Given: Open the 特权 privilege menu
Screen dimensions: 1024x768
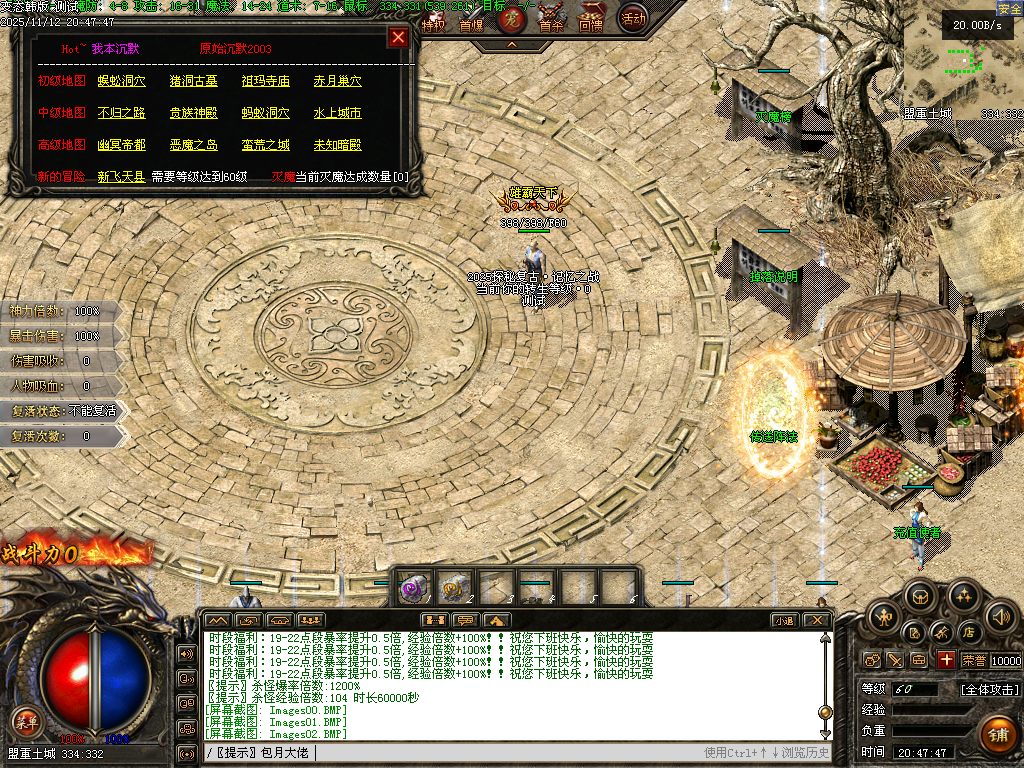Looking at the screenshot, I should pos(433,24).
